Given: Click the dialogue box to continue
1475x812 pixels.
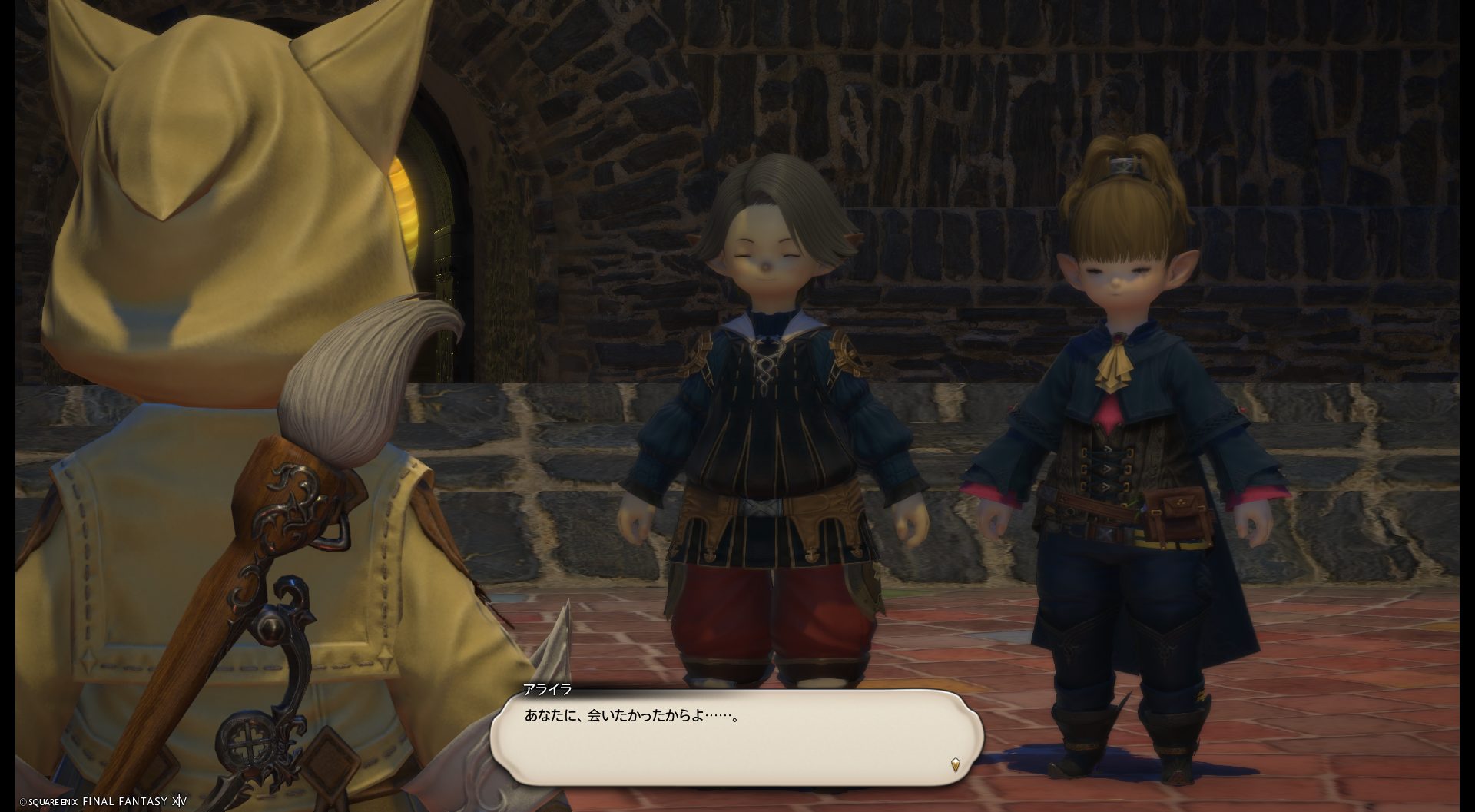Looking at the screenshot, I should (736, 737).
